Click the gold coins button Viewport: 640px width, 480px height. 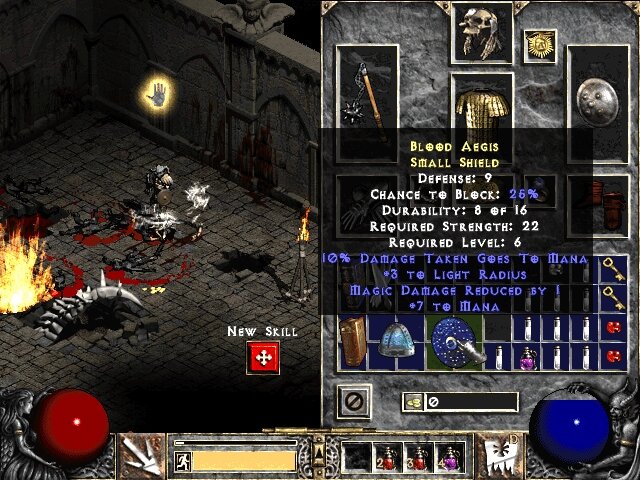pyautogui.click(x=412, y=402)
